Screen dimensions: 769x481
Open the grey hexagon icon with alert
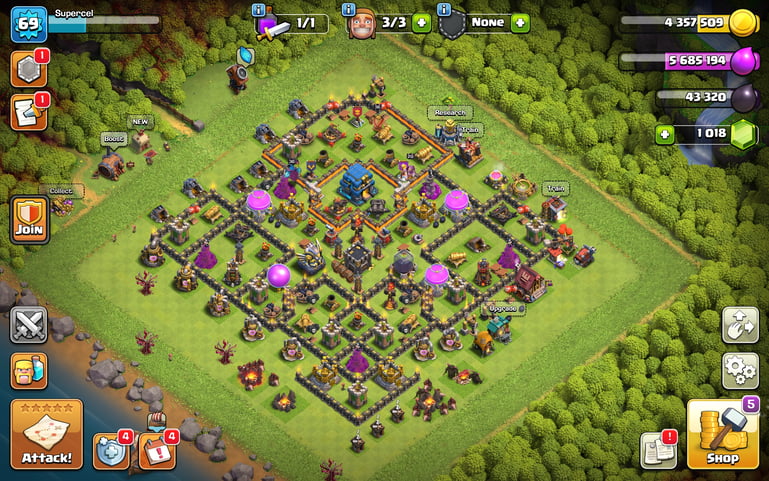point(29,67)
